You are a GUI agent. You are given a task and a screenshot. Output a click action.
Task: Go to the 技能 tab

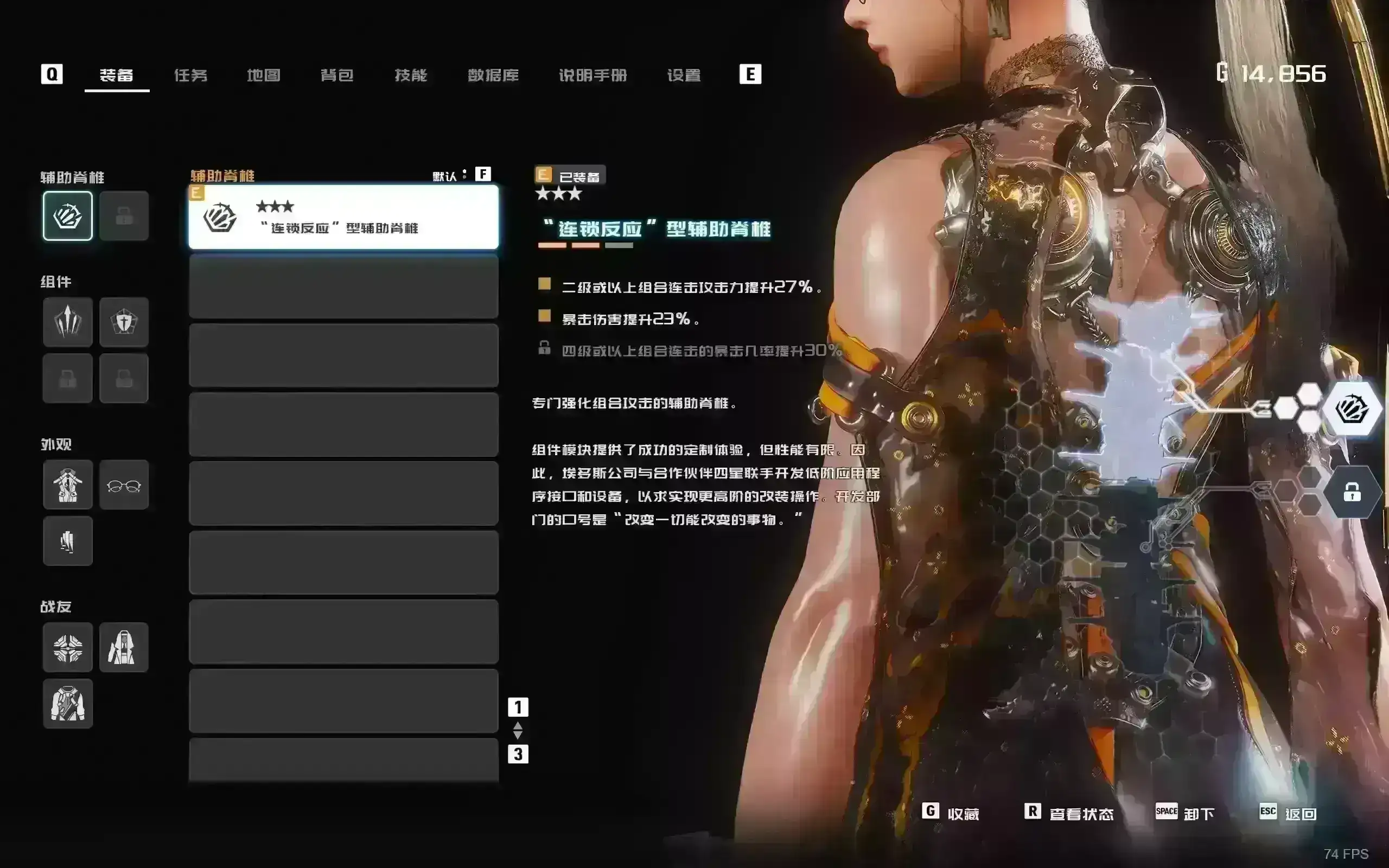coord(411,75)
